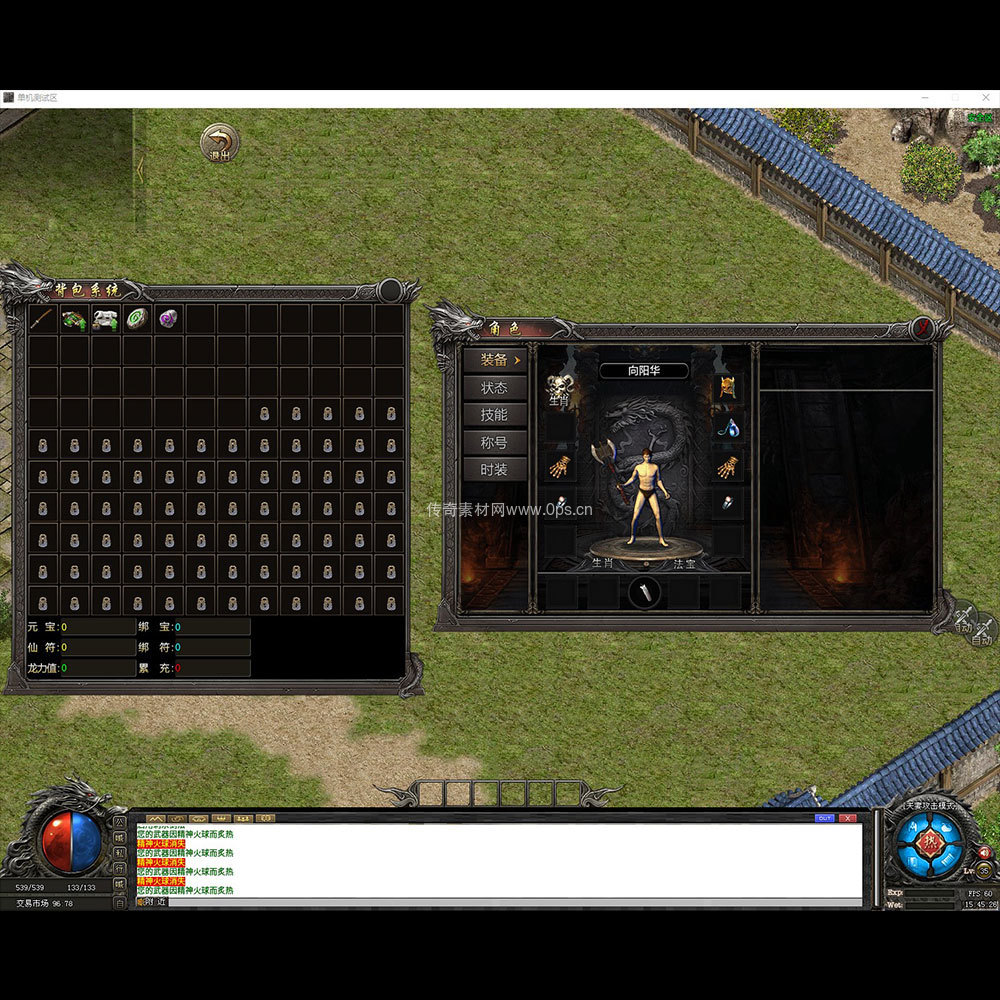
Task: Close the 角色 character panel
Action: point(923,328)
